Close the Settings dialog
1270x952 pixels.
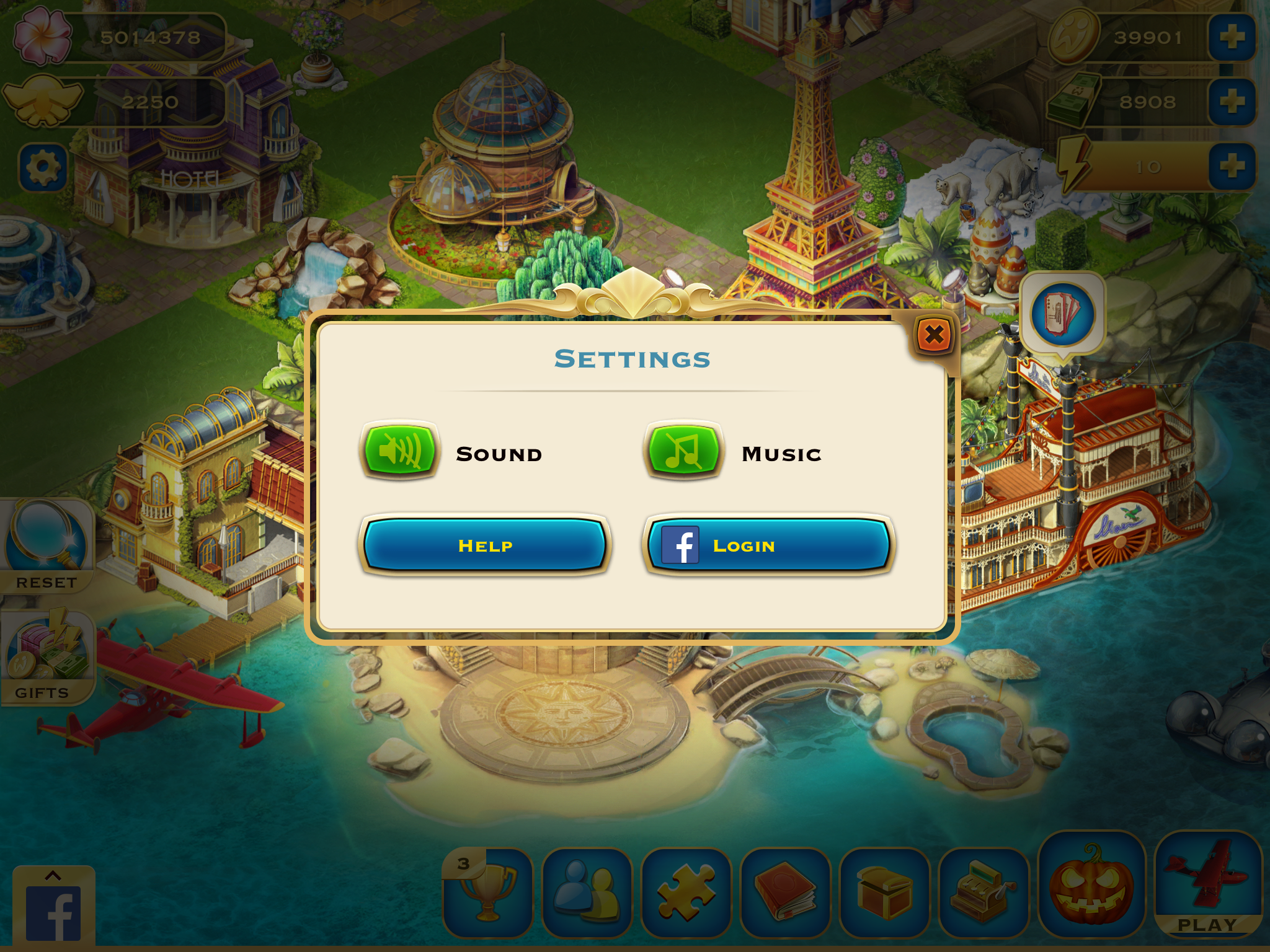click(934, 335)
